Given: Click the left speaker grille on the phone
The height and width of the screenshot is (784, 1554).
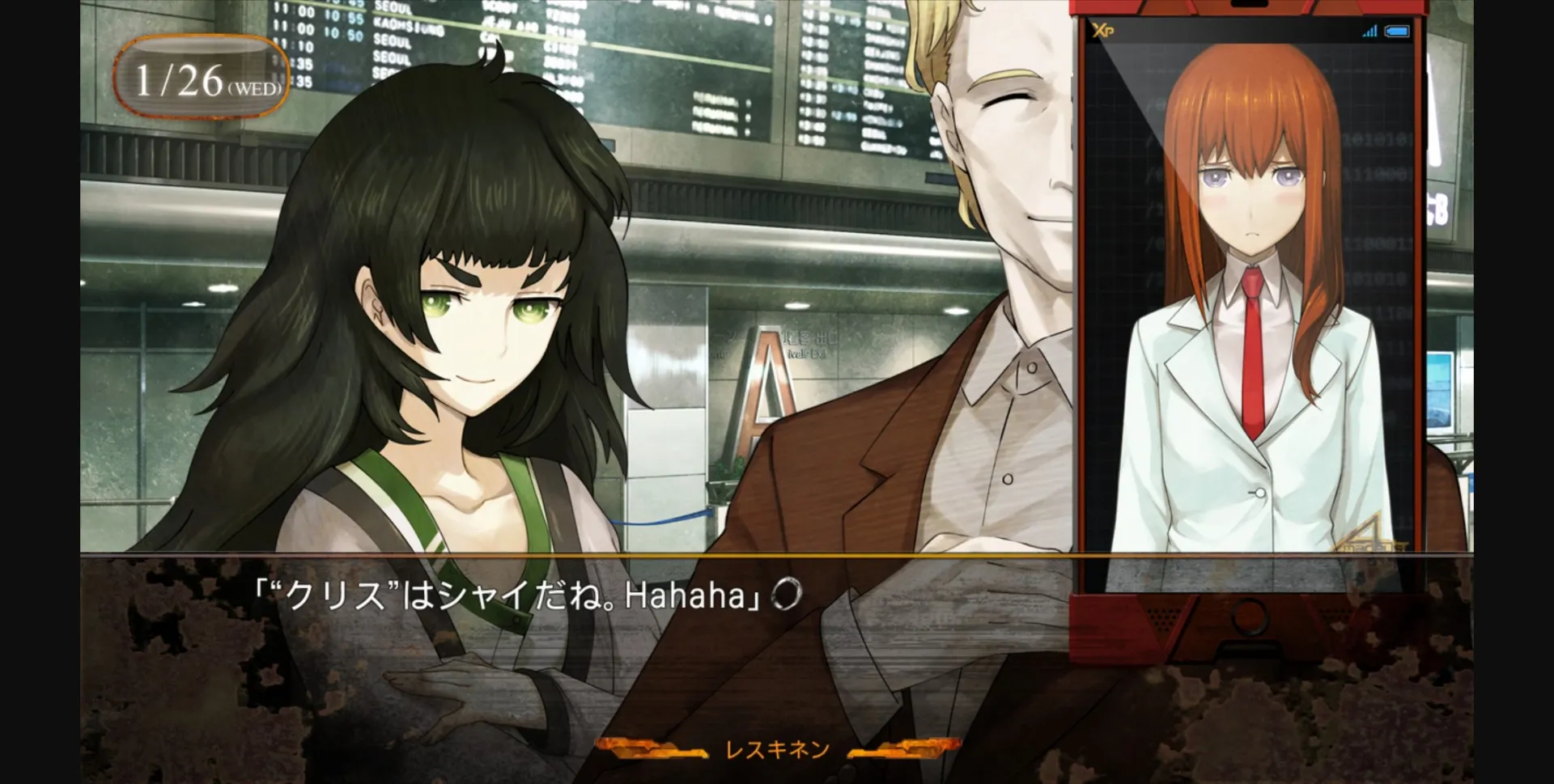Looking at the screenshot, I should coord(1163,617).
